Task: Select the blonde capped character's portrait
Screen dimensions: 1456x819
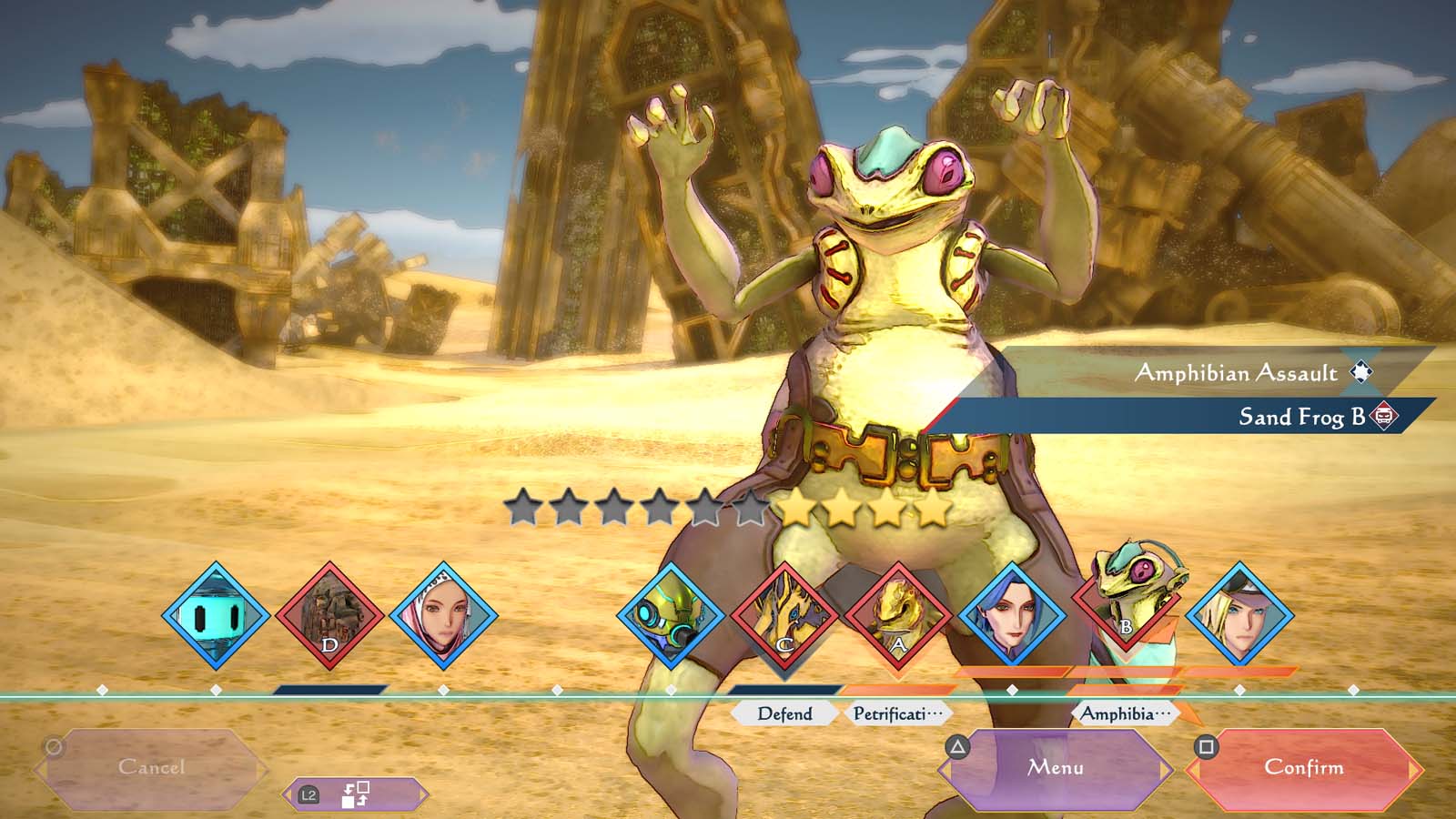Action: coord(1239,616)
